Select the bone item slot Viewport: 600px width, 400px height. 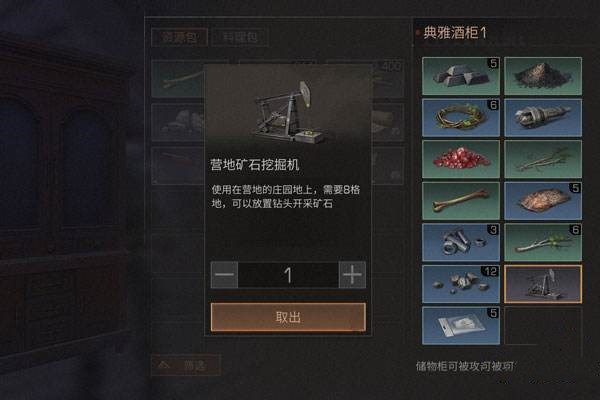pyautogui.click(x=460, y=200)
